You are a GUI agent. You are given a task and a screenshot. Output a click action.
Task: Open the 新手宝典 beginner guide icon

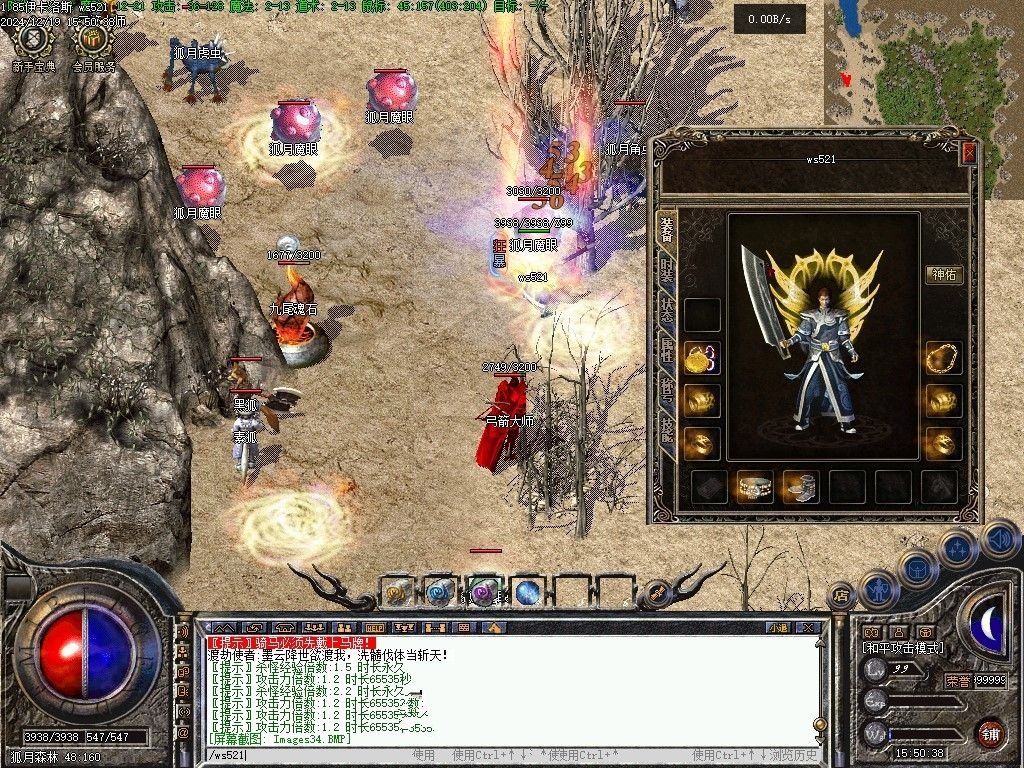pyautogui.click(x=36, y=47)
